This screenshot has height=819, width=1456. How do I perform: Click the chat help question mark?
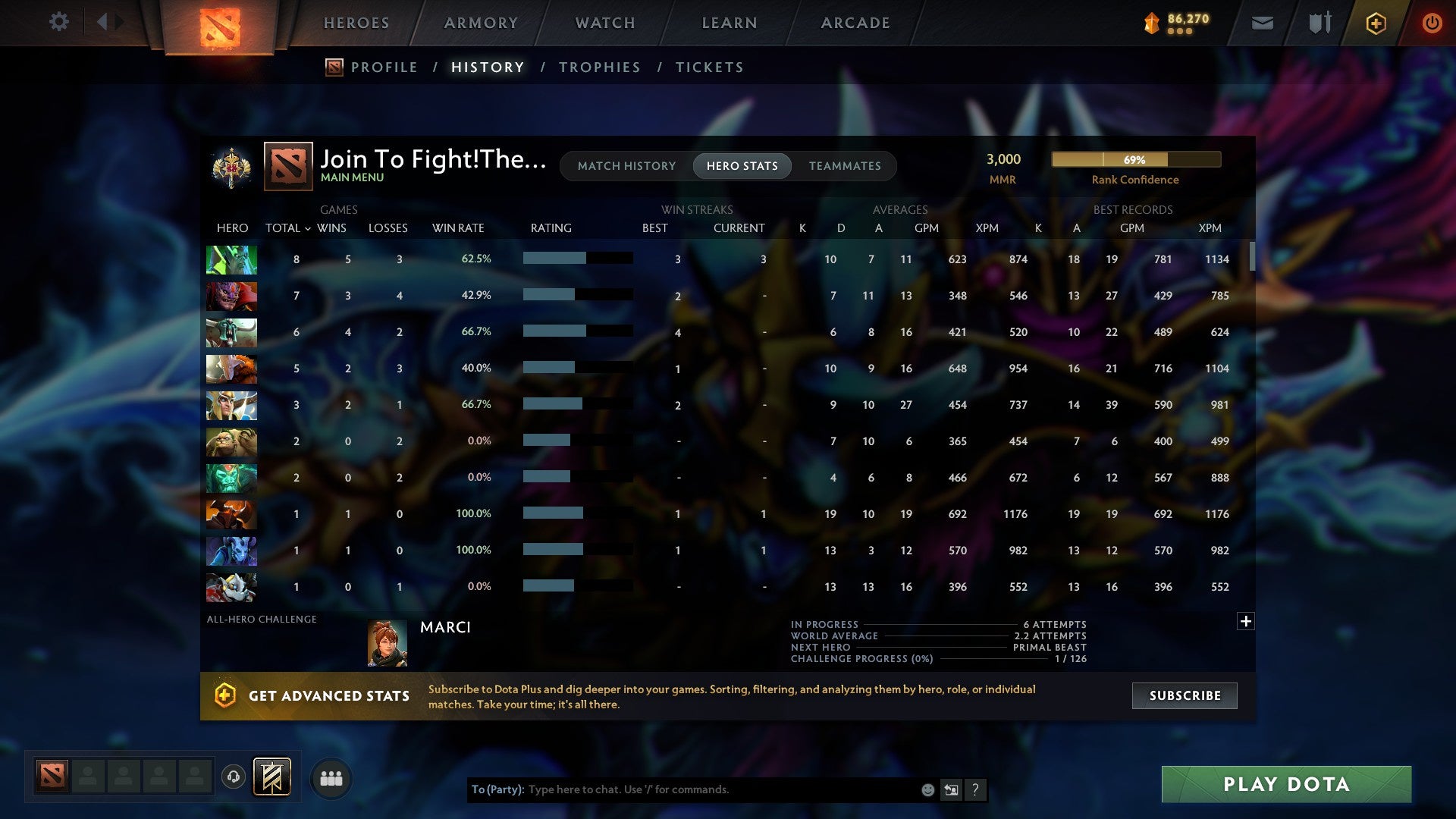point(977,789)
